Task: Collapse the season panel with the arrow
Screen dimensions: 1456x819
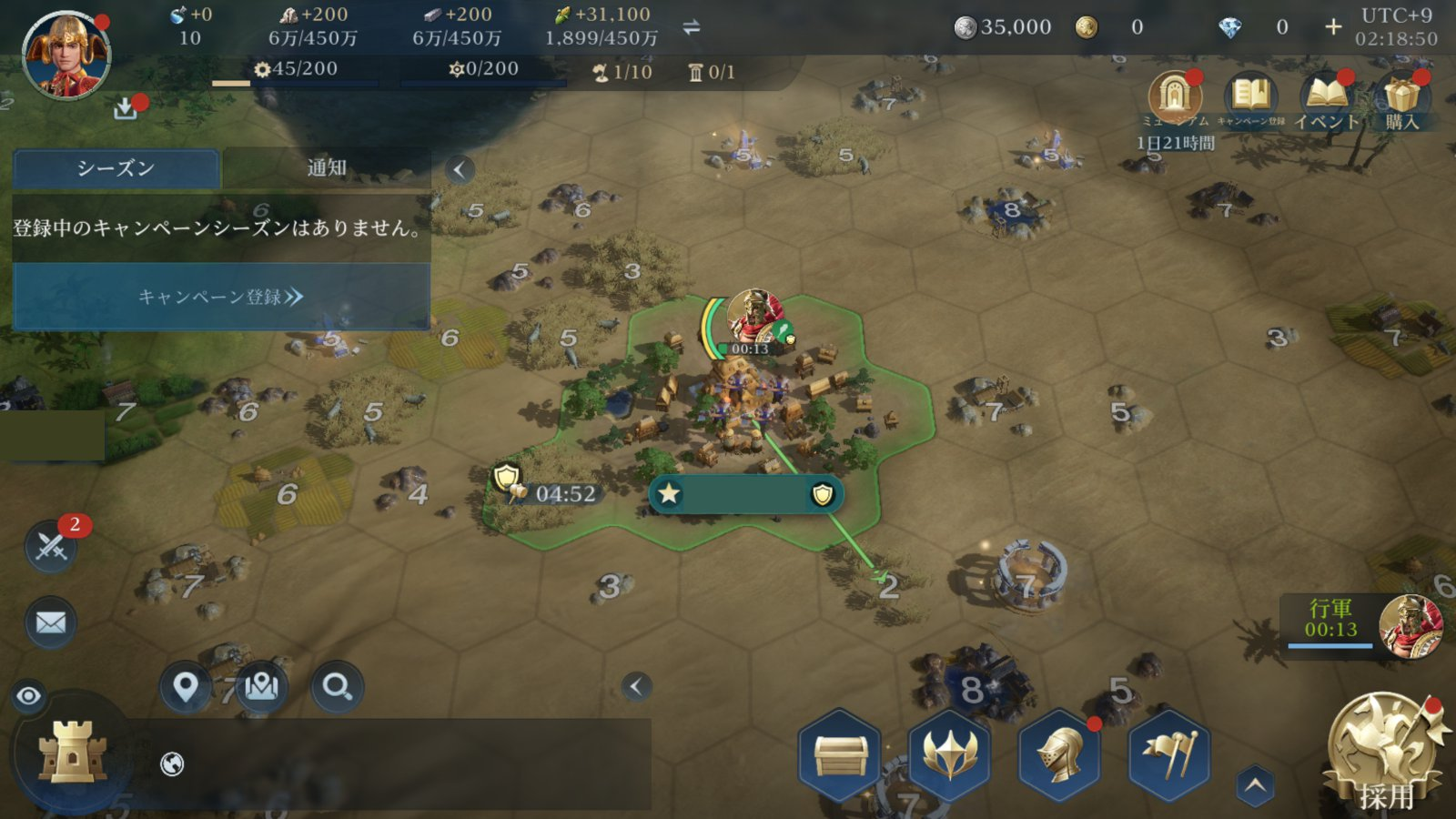Action: click(460, 169)
